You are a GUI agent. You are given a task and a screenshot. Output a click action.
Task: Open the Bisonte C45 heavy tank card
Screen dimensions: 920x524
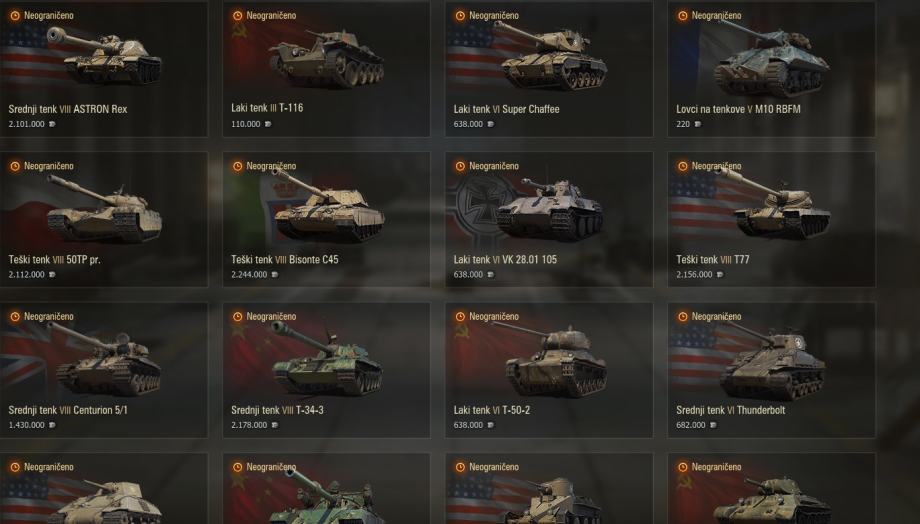[x=326, y=219]
